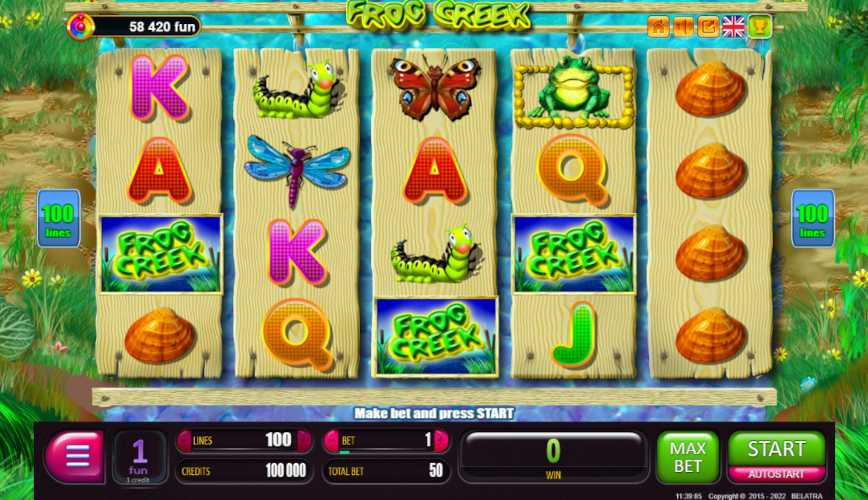Spin the reels with the START button

click(x=776, y=449)
